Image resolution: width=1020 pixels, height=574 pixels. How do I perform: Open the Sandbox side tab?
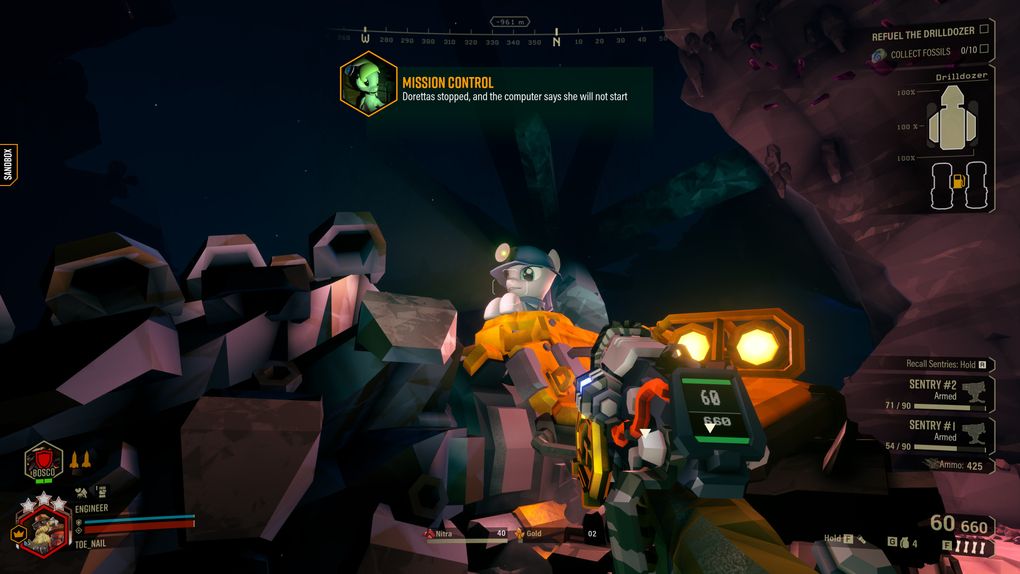(x=8, y=165)
